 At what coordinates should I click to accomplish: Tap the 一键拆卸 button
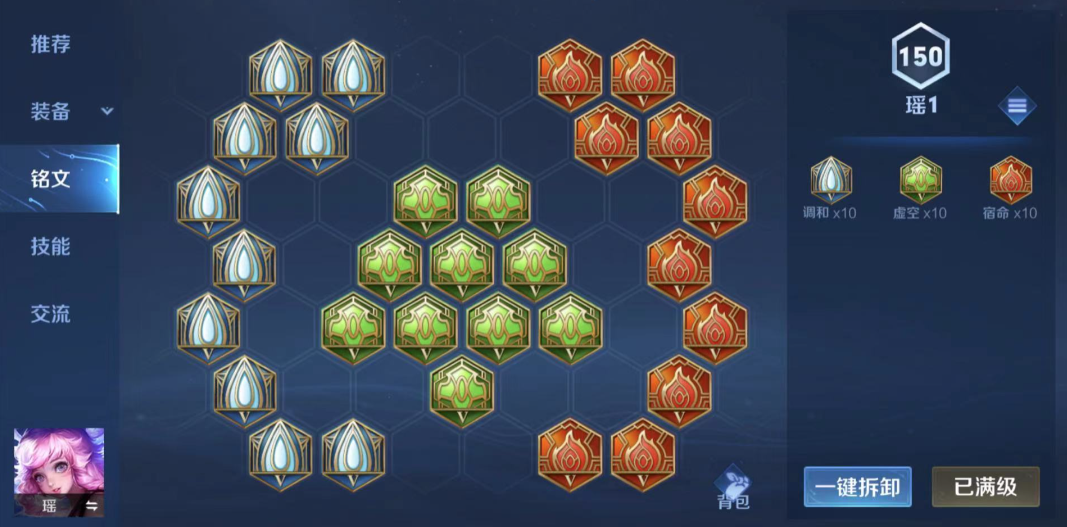pyautogui.click(x=857, y=487)
